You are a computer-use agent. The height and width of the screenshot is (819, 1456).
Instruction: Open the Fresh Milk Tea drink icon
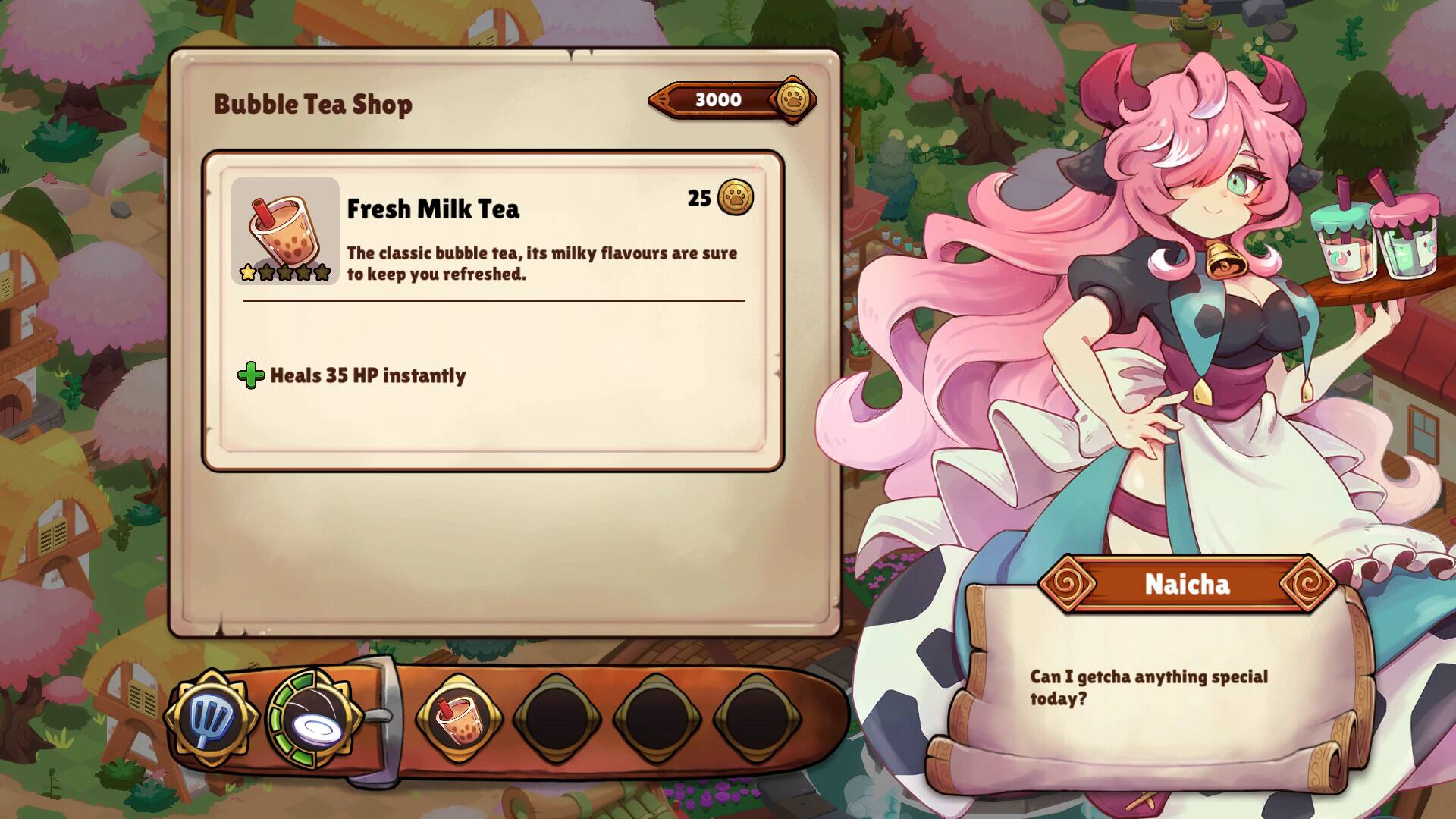285,227
